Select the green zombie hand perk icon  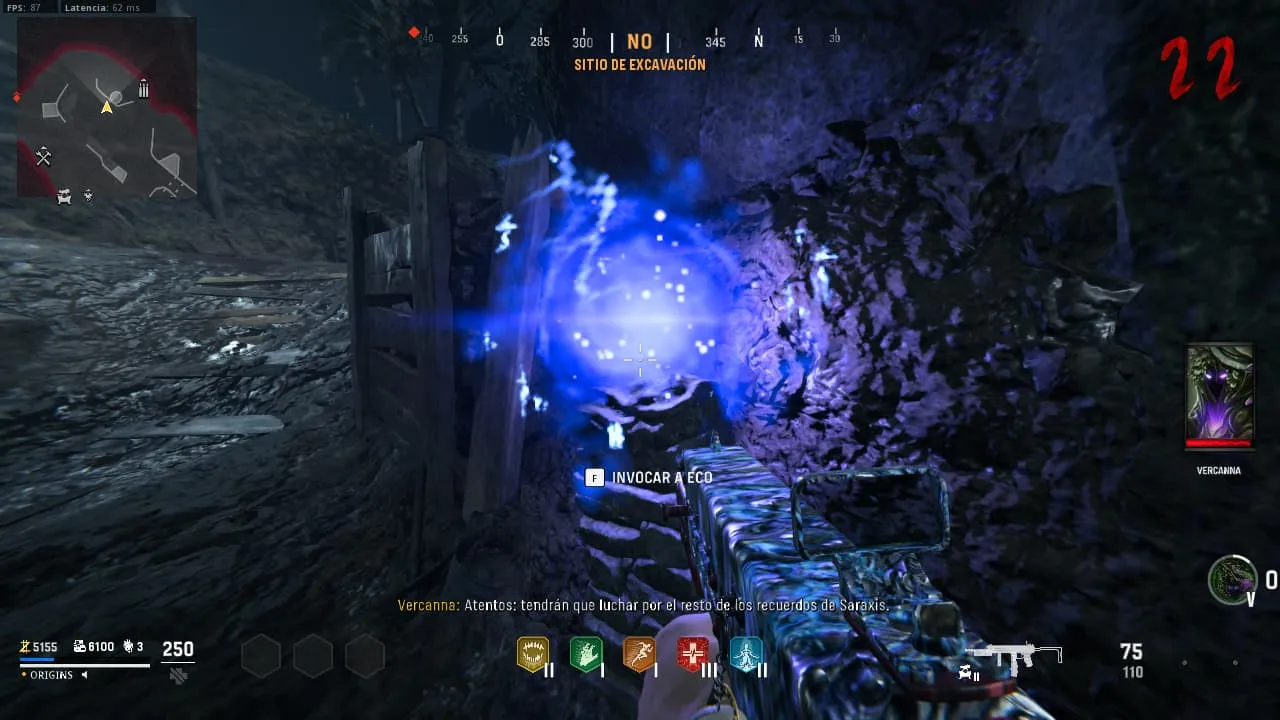click(586, 654)
